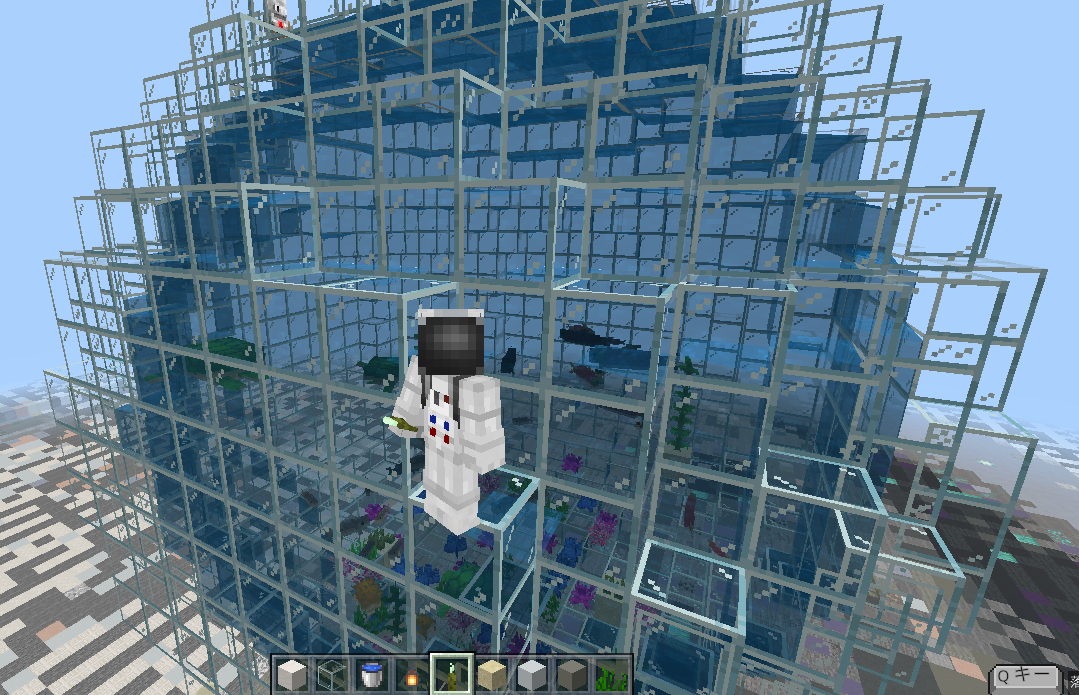Select the lantern hotbar slot
The width and height of the screenshot is (1079, 695).
[x=410, y=673]
